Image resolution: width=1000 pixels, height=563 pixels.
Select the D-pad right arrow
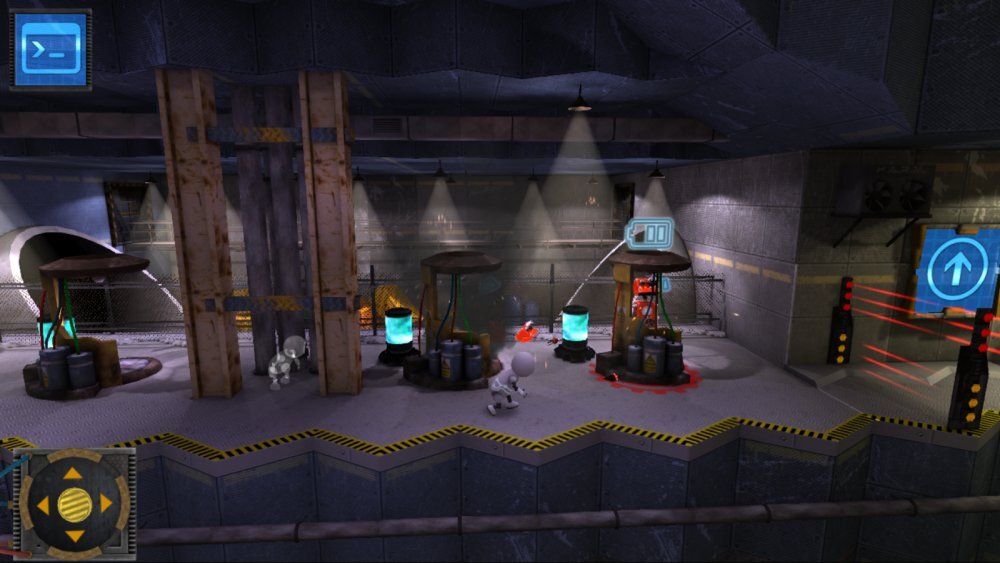pyautogui.click(x=106, y=503)
